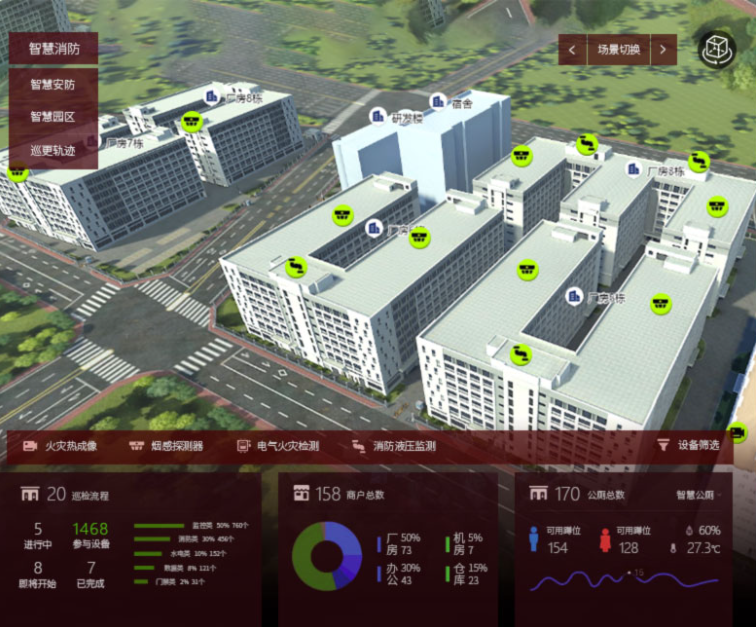
Task: Click the next scene right arrow
Action: pyautogui.click(x=663, y=49)
